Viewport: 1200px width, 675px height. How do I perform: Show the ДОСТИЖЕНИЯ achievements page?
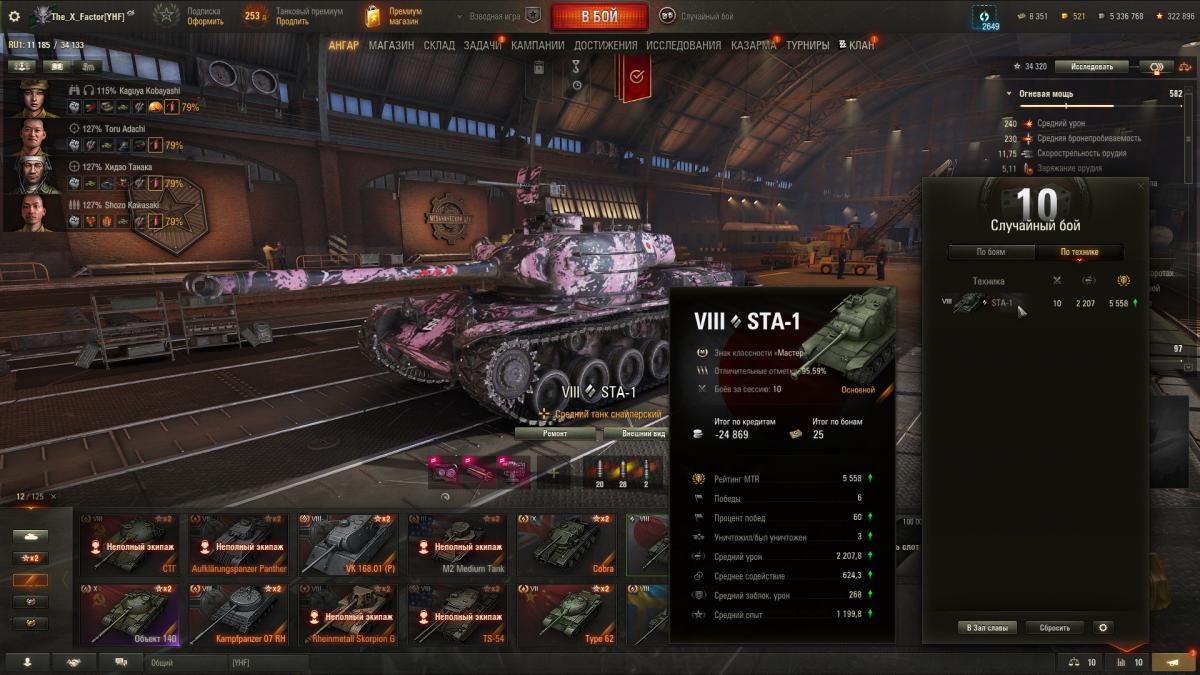606,45
